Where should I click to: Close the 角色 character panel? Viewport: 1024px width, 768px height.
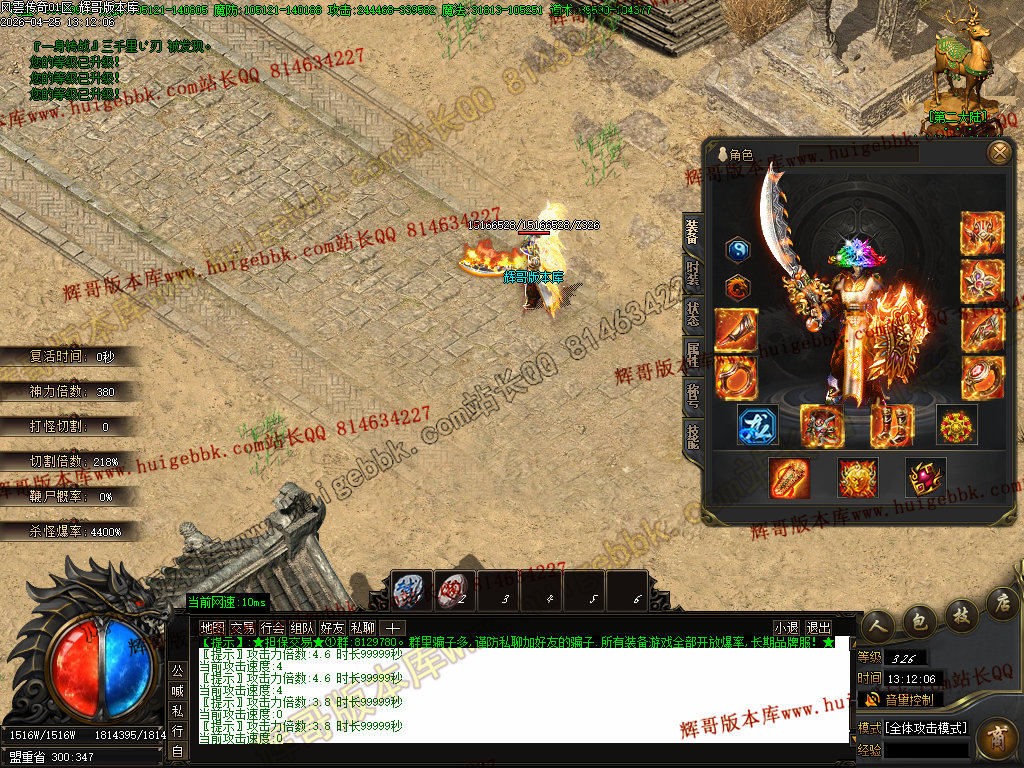(998, 153)
